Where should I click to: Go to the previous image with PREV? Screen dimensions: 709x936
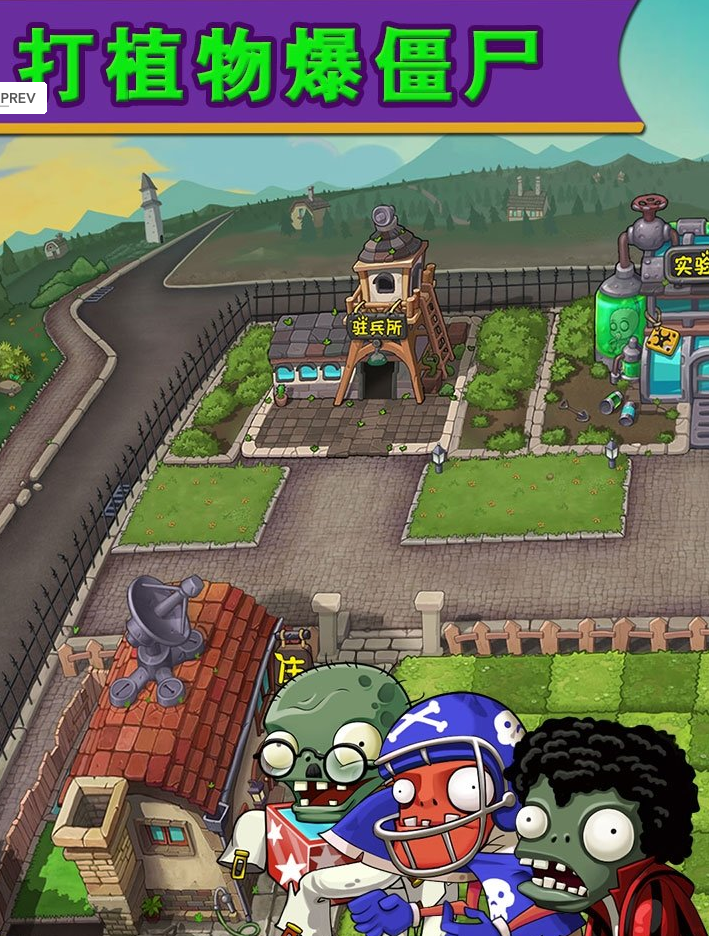[20, 98]
